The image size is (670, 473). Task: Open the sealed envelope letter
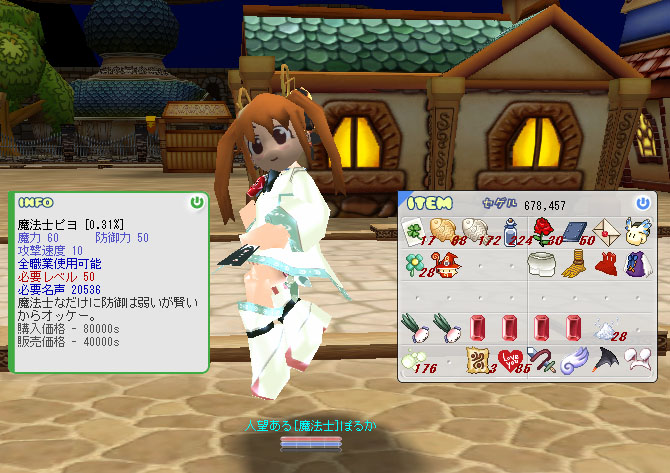coord(605,231)
